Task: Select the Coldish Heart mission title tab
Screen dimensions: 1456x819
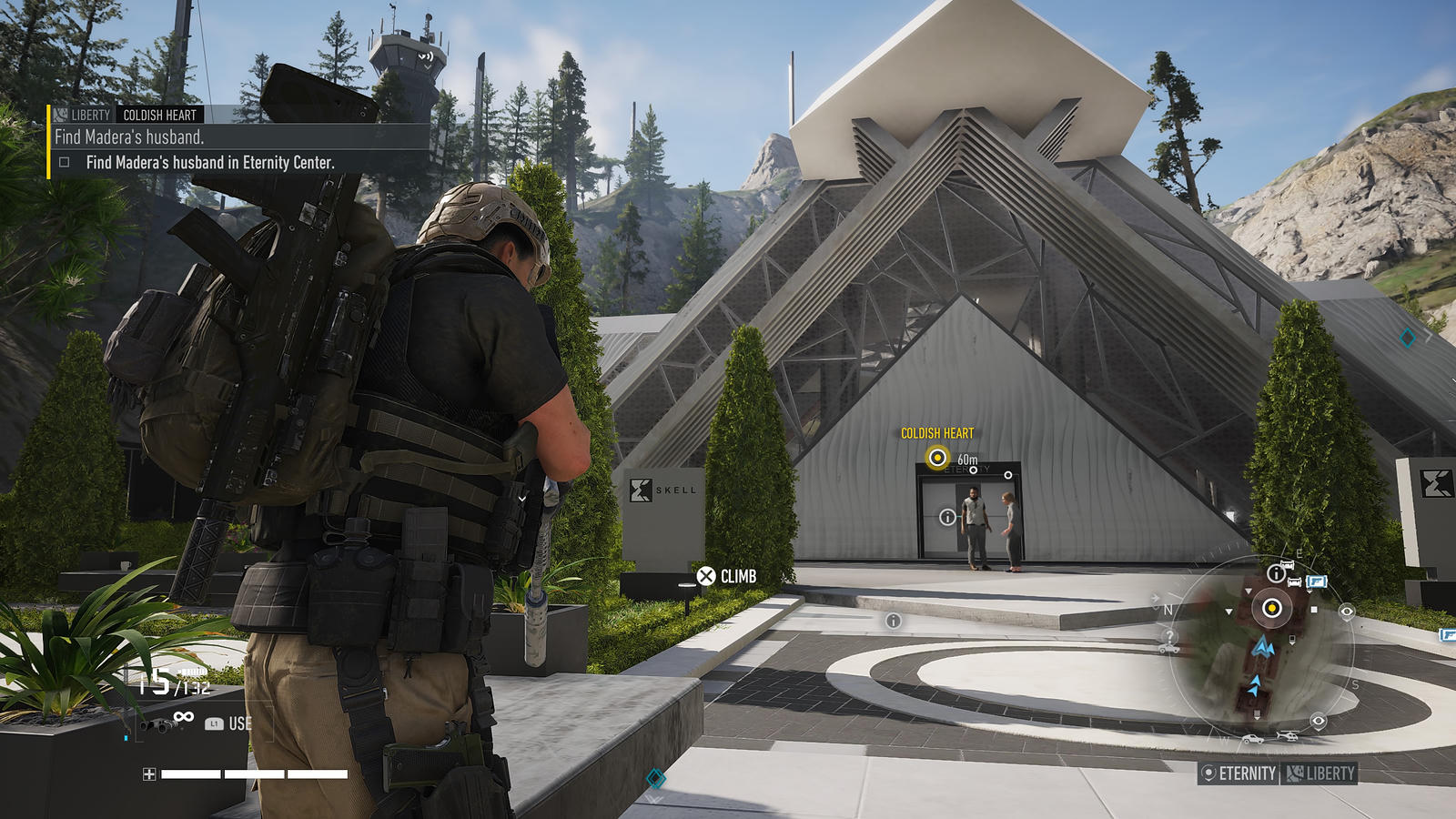Action: (160, 115)
